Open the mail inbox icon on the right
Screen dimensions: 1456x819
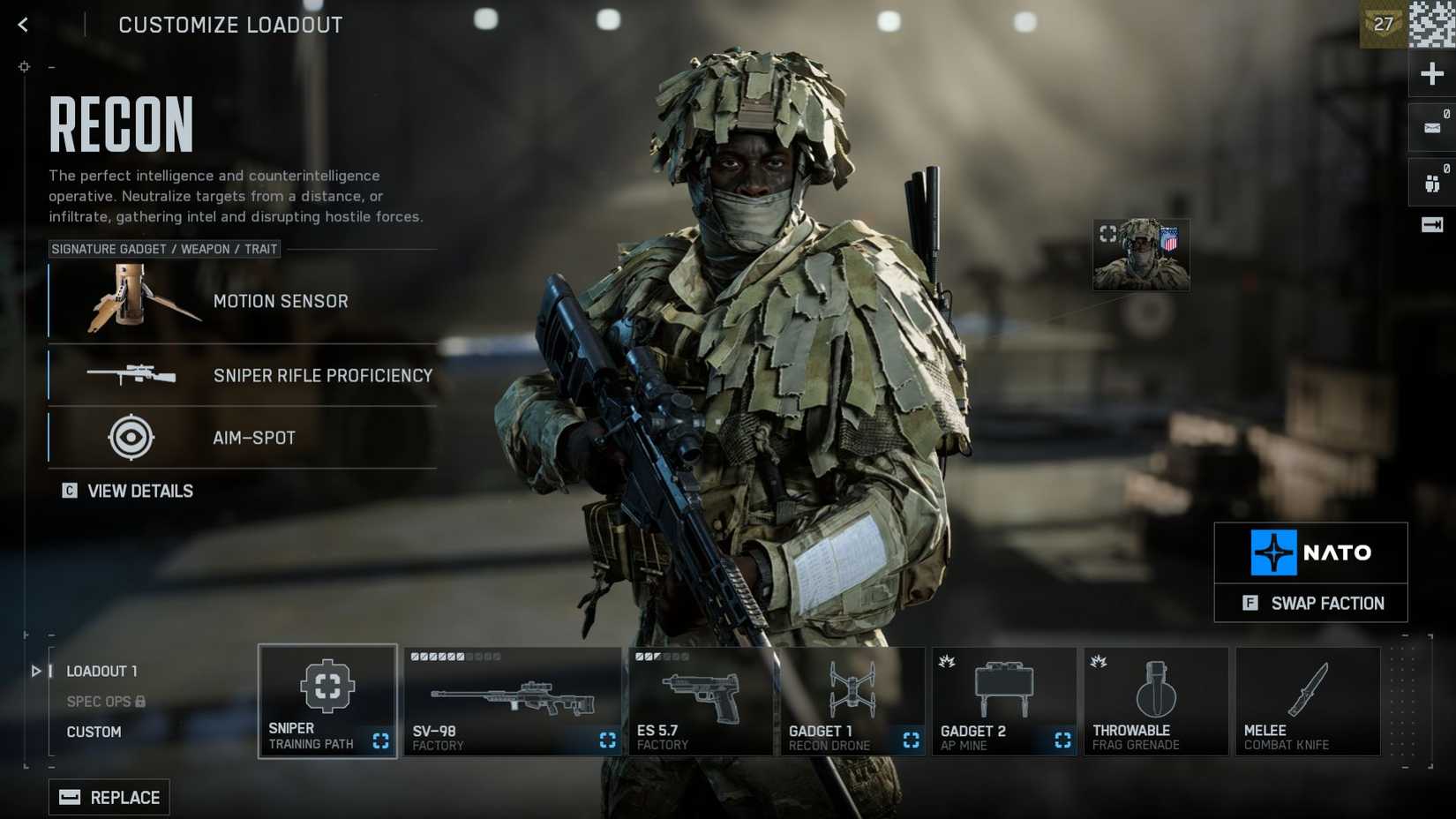click(x=1431, y=126)
